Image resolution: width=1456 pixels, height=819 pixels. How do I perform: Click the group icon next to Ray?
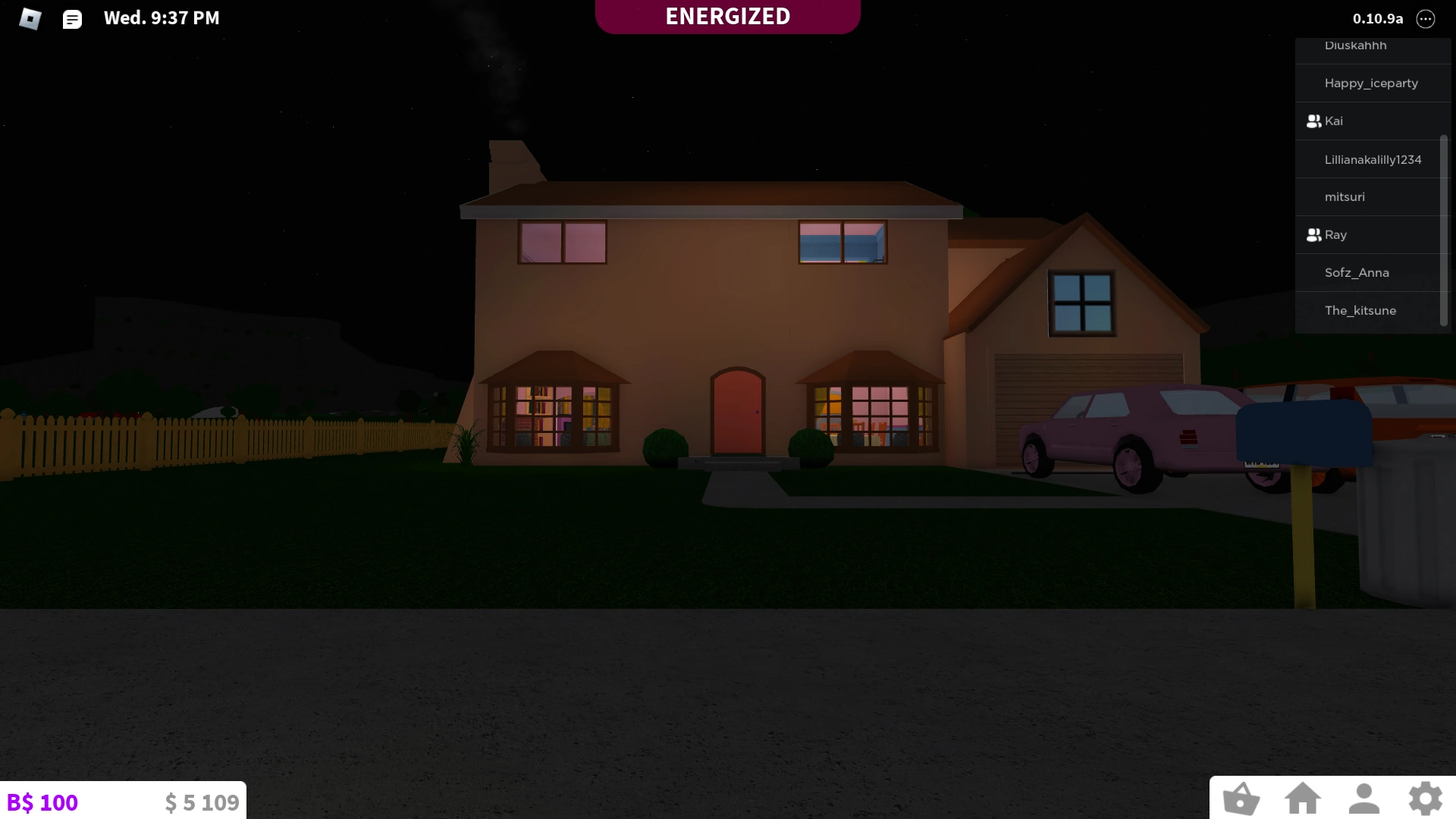(1313, 234)
